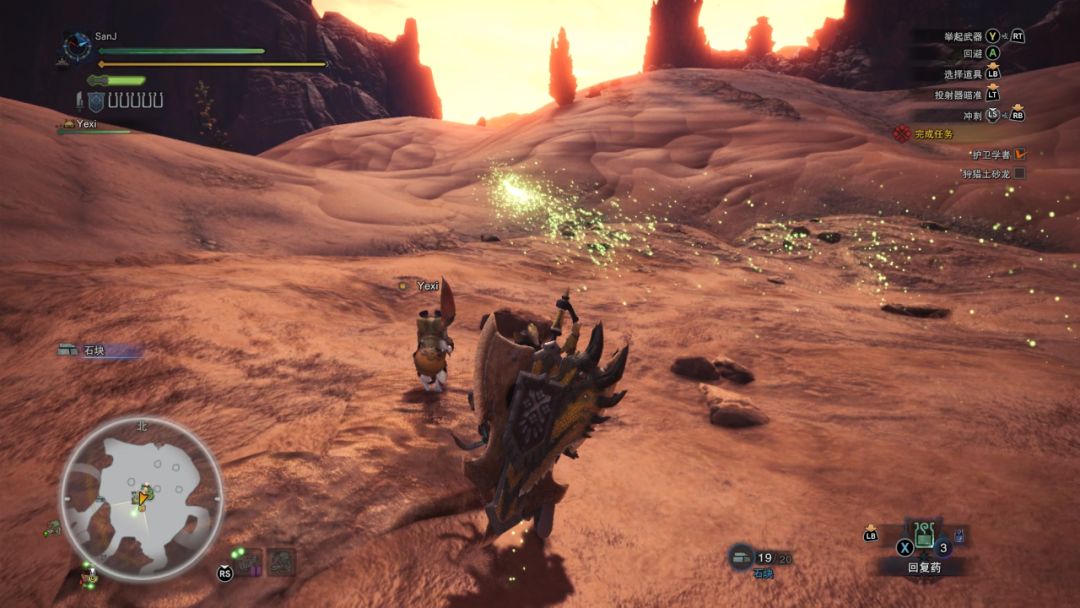
Task: Click the 完成任务 quest tracker header
Action: (932, 134)
